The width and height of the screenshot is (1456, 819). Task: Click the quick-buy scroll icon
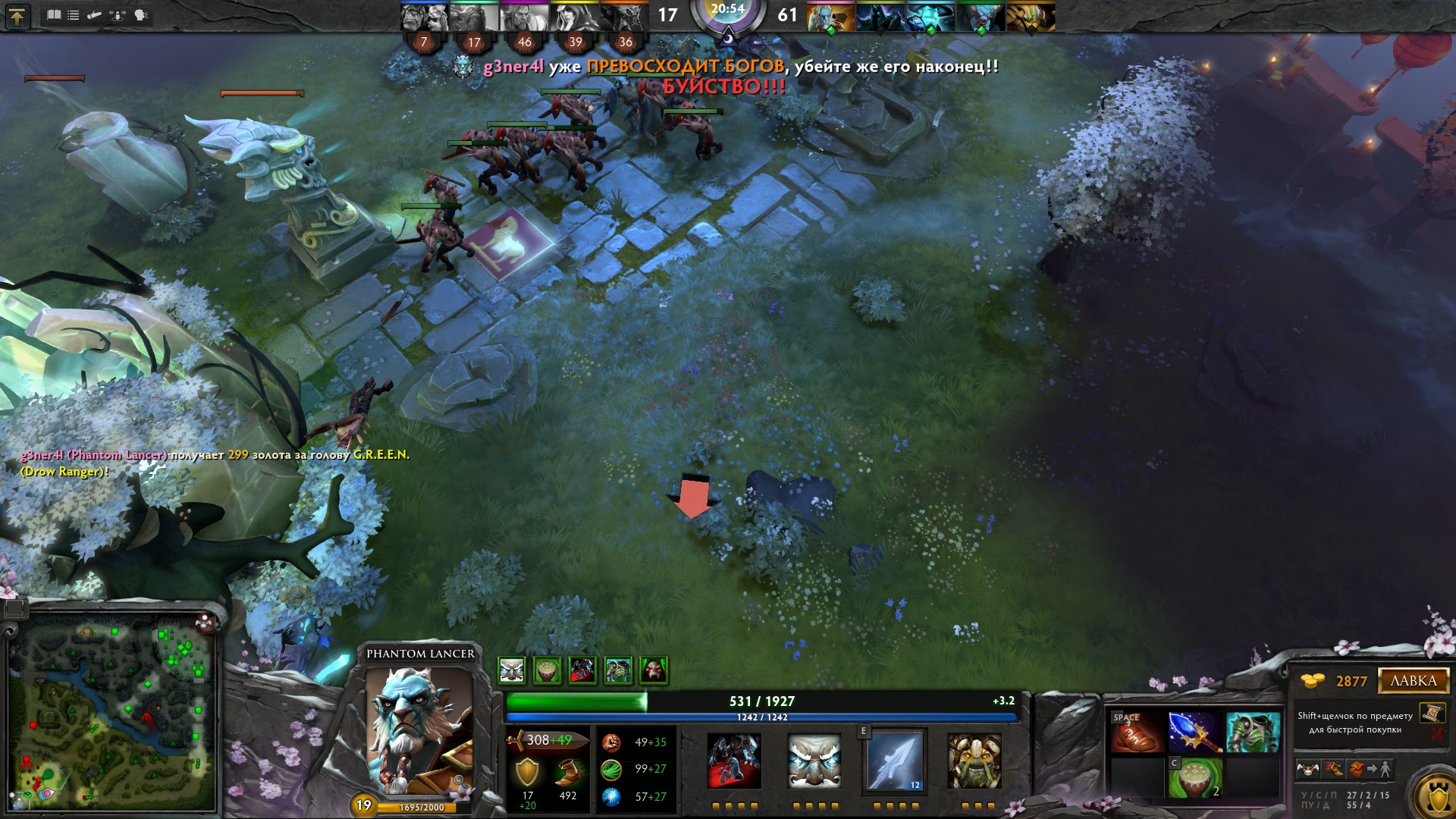pos(1432,713)
